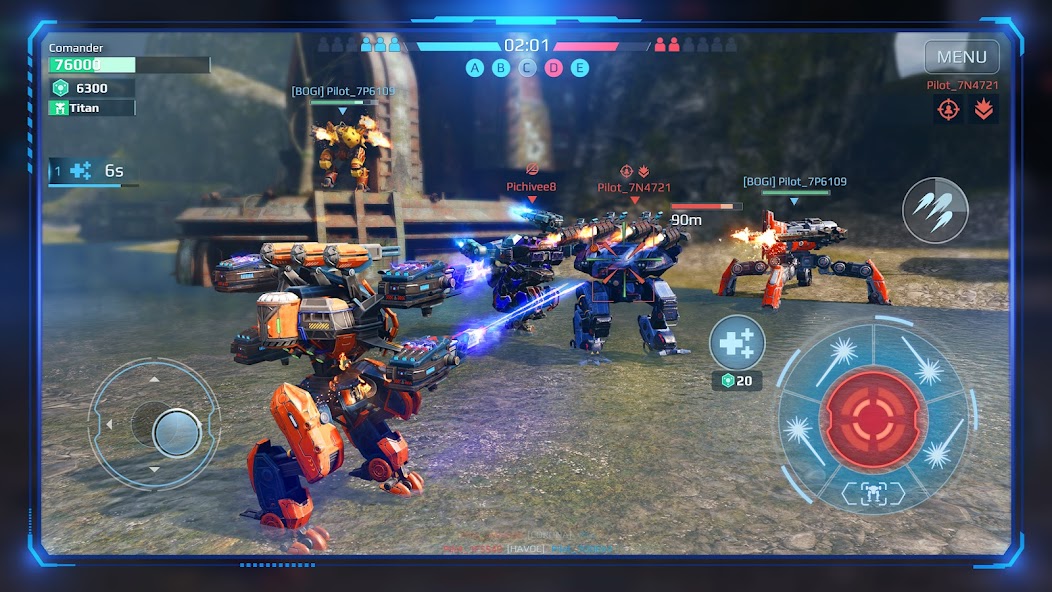Select beacon C indicator

pyautogui.click(x=527, y=68)
